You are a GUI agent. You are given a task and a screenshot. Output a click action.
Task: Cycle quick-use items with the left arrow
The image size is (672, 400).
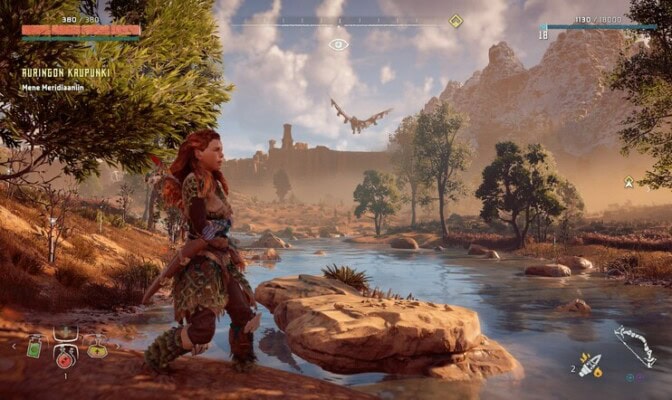12,348
